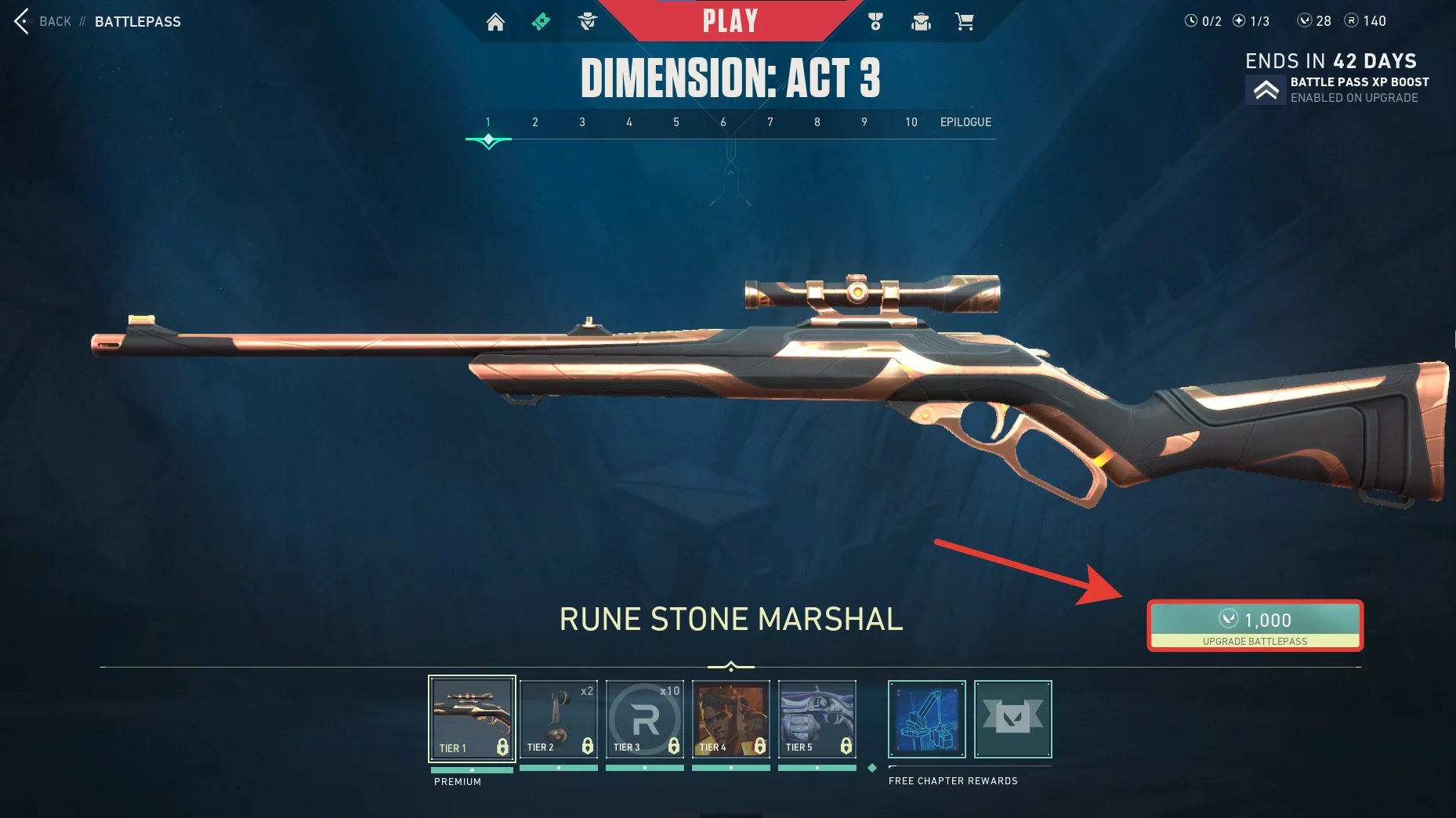Upgrade Battlepass for 1,000 points
This screenshot has width=1456, height=818.
(1255, 625)
